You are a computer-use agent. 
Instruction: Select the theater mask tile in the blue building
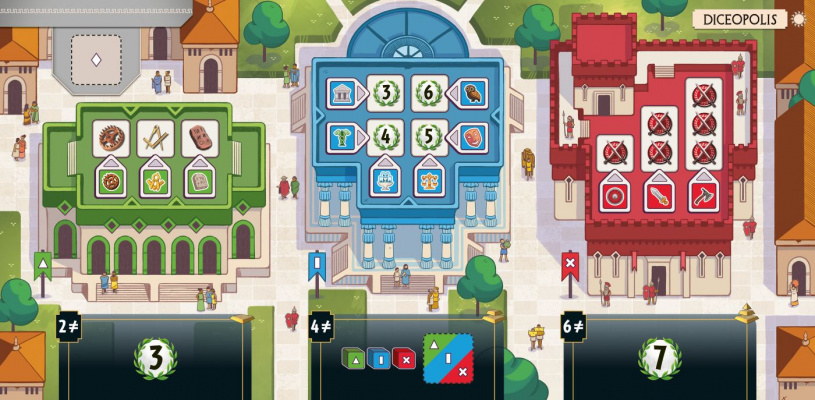coord(471,137)
